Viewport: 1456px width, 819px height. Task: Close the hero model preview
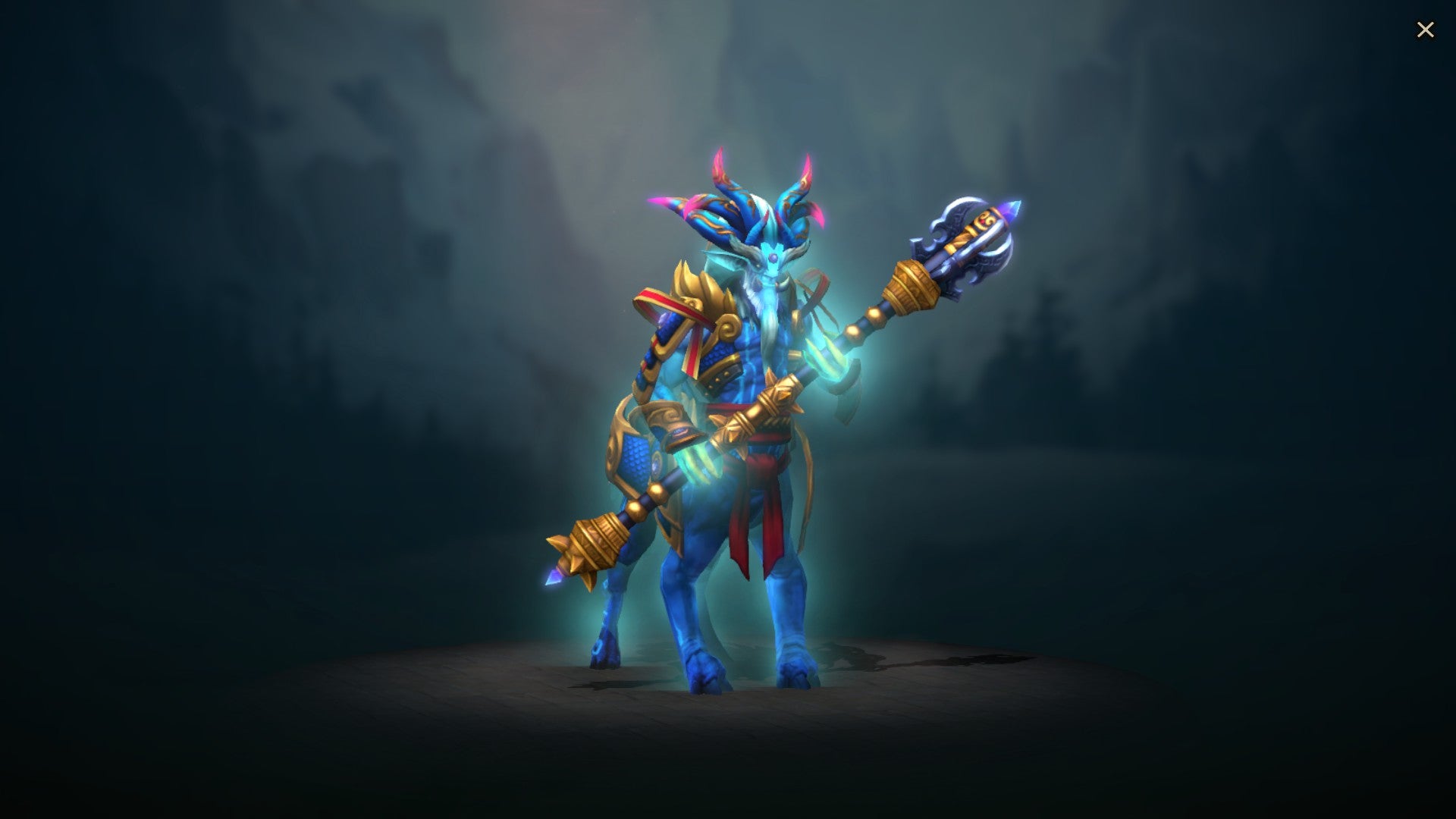(1426, 29)
